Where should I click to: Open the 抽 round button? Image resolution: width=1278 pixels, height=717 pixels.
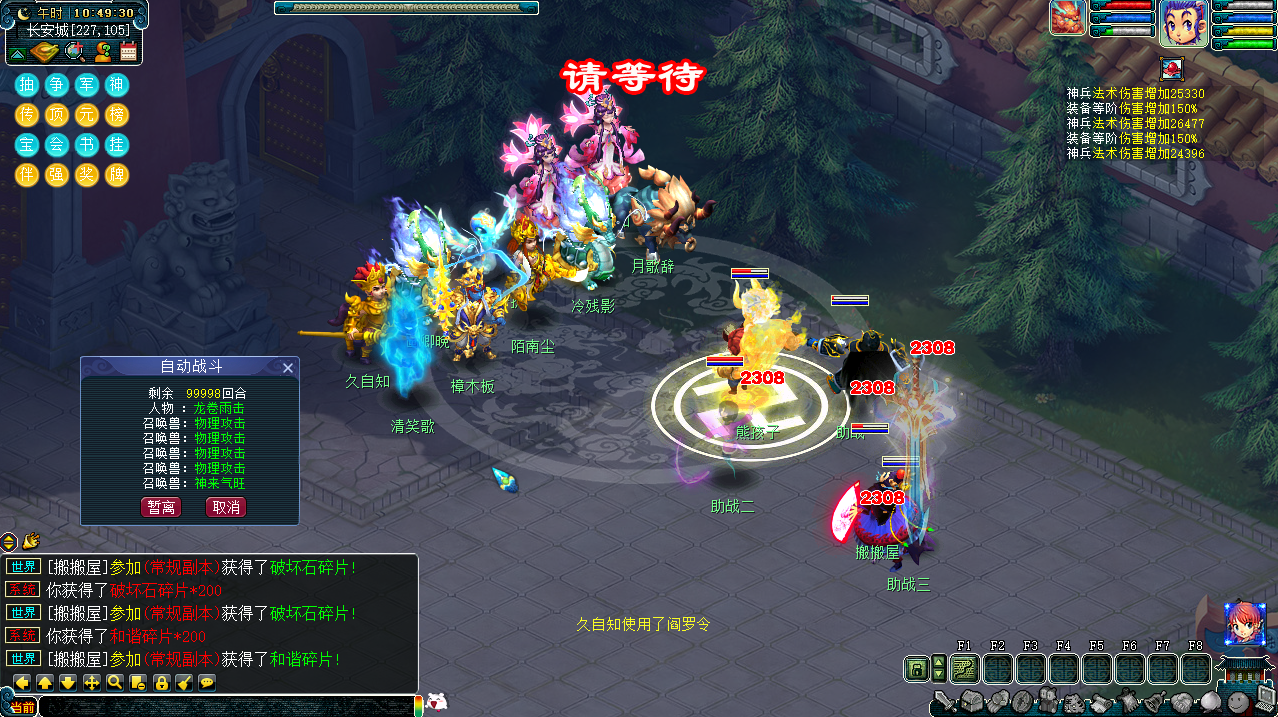[26, 85]
